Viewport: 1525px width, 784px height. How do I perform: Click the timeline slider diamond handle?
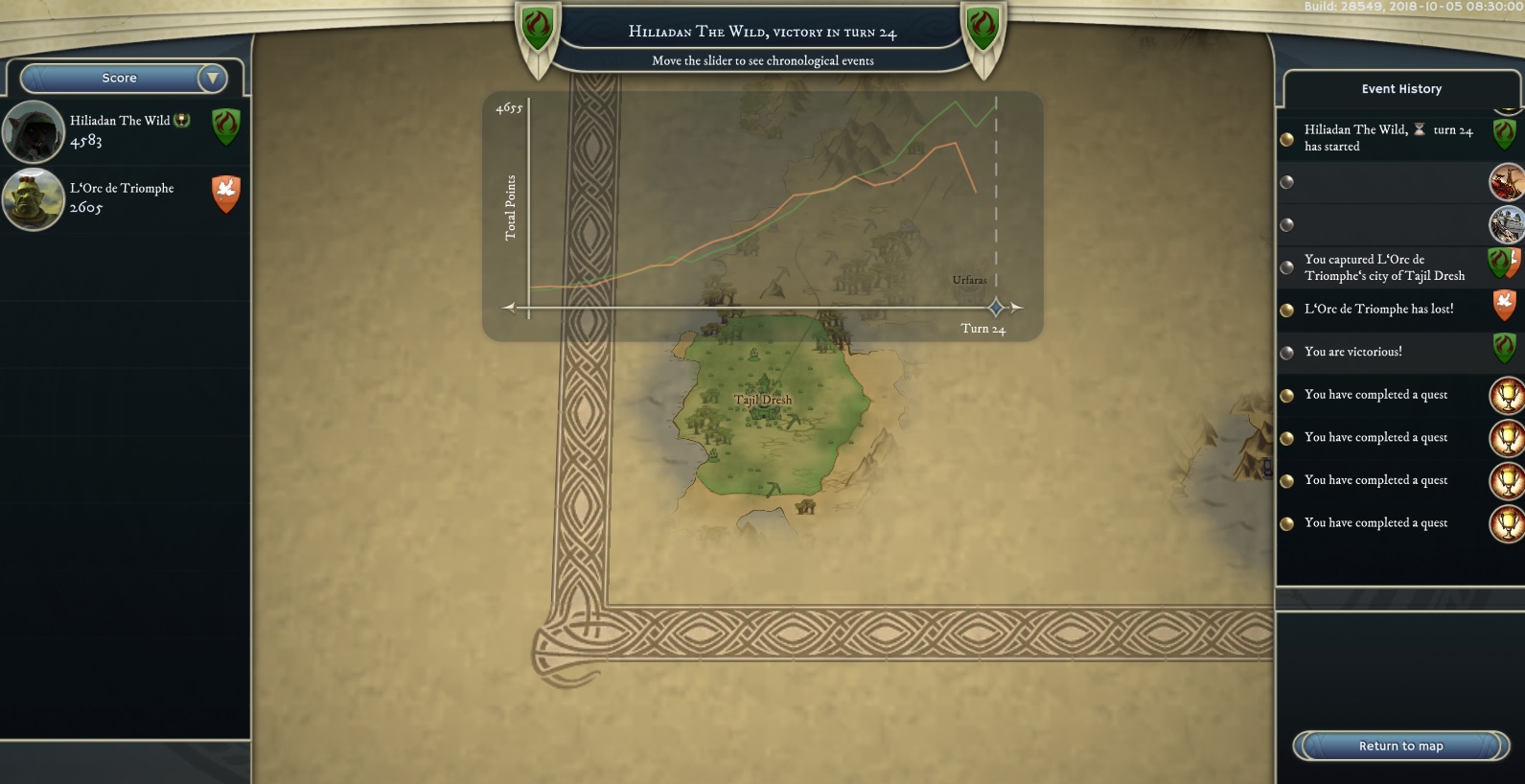coord(996,308)
